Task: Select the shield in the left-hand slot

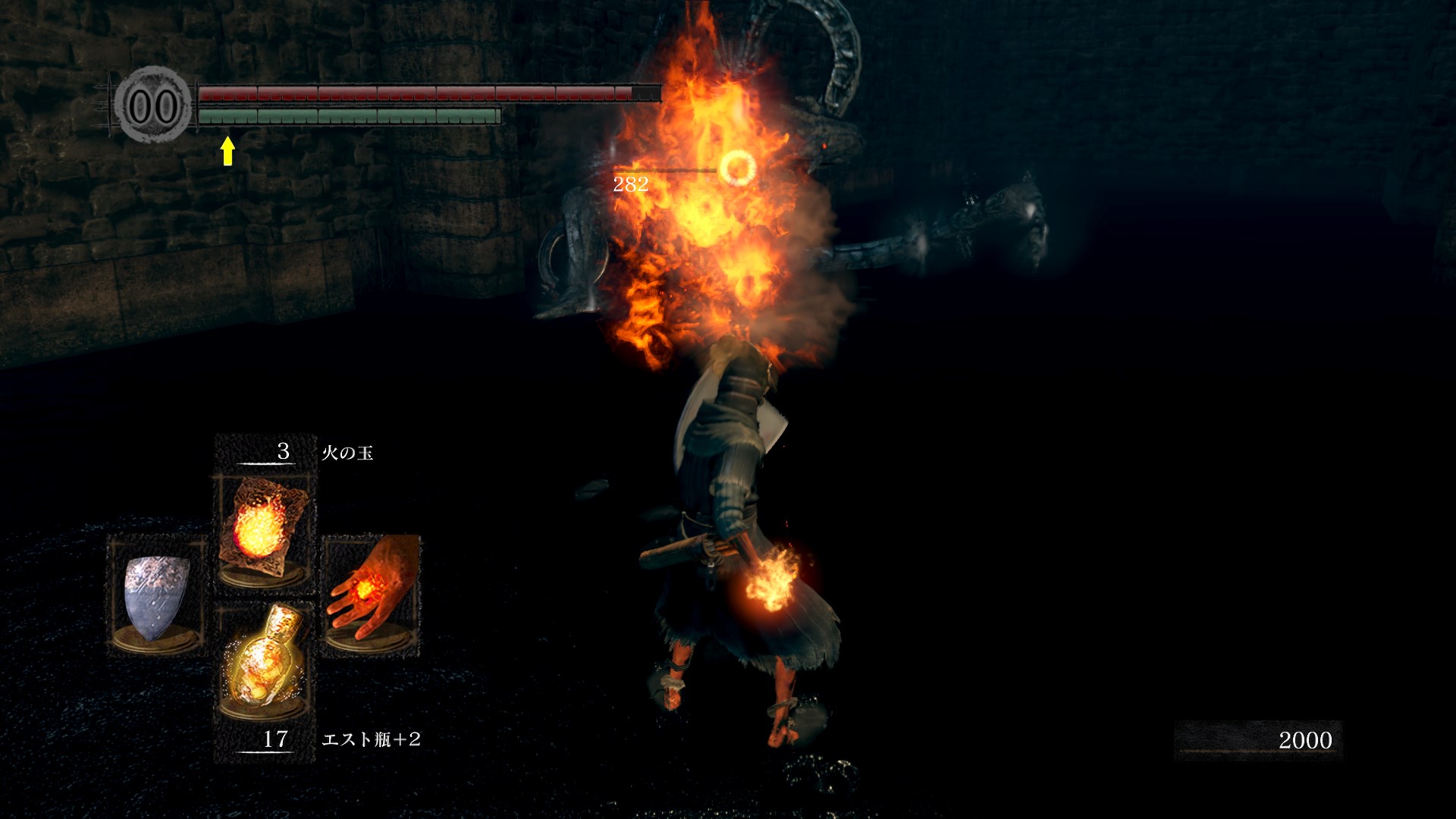Action: click(156, 595)
